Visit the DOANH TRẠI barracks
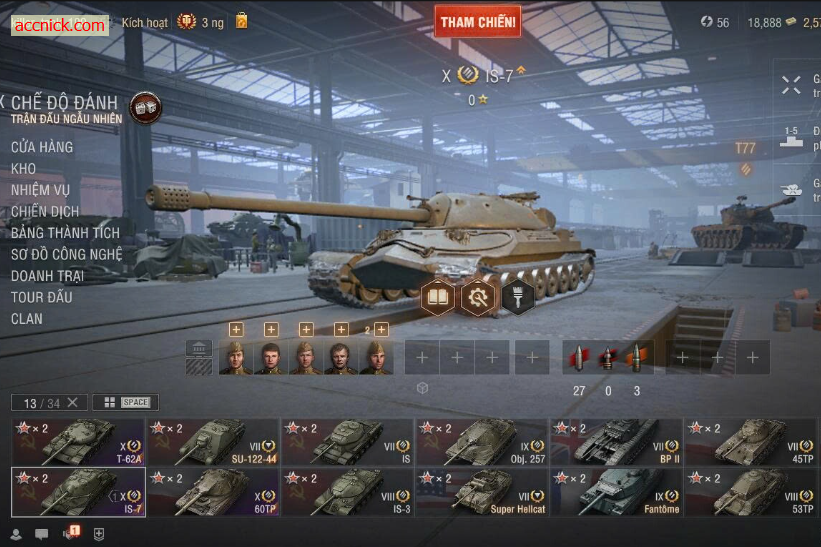821x547 pixels. tap(47, 275)
